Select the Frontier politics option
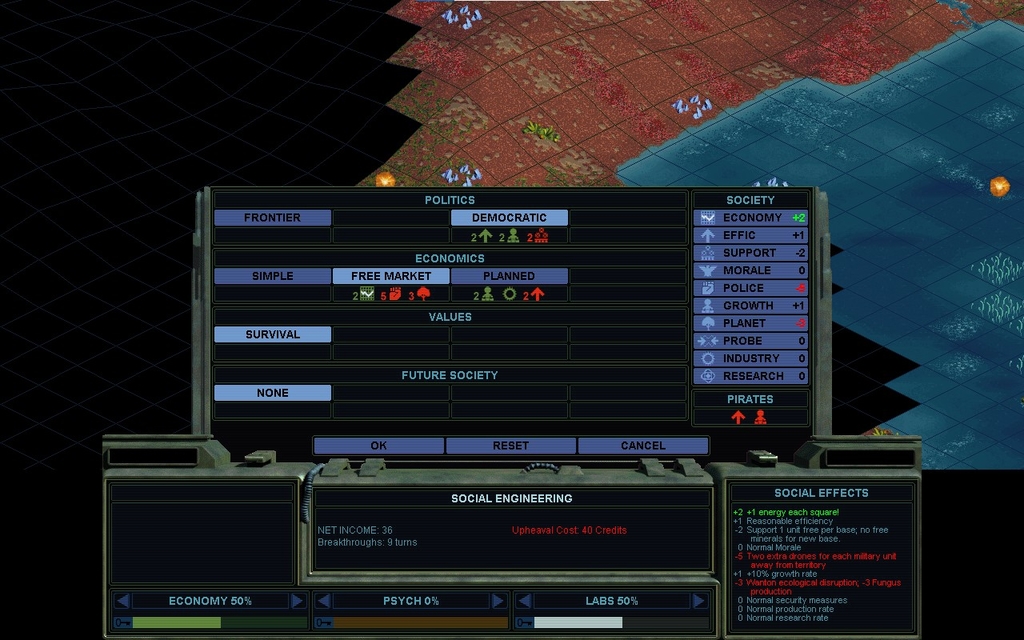Viewport: 1024px width, 640px height. click(272, 217)
